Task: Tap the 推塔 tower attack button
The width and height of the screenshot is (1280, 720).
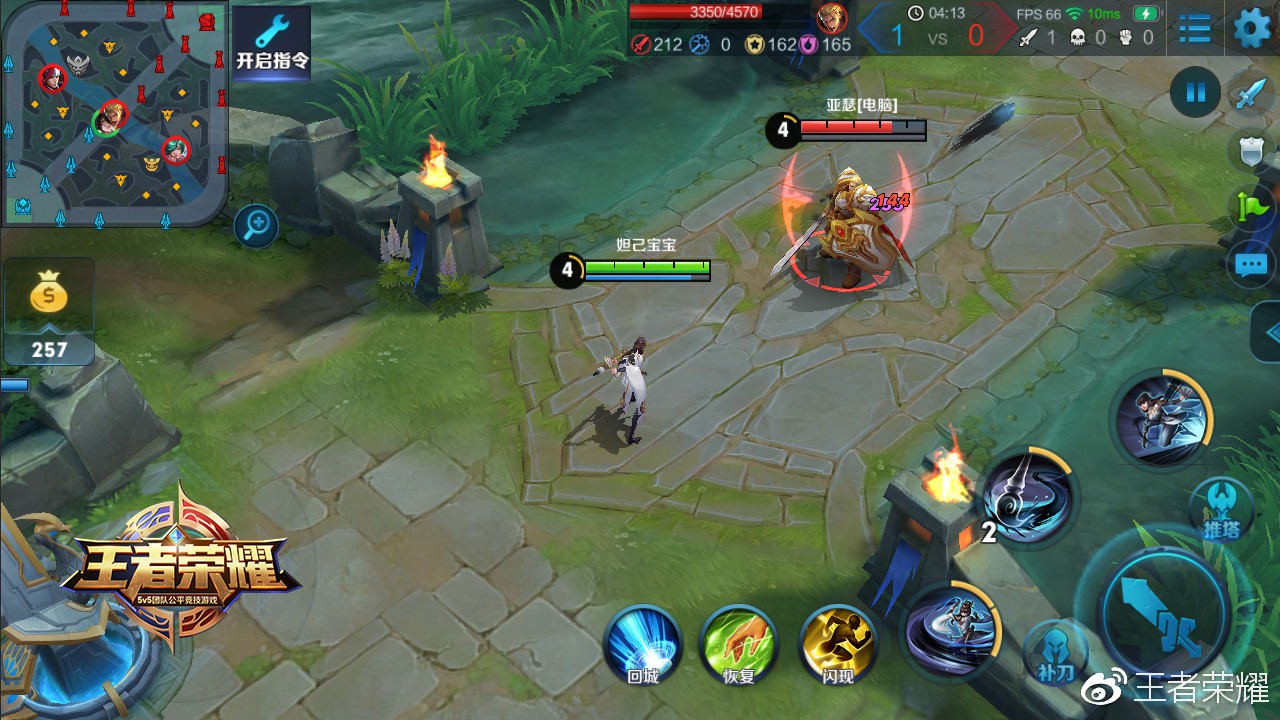Action: pos(1223,508)
